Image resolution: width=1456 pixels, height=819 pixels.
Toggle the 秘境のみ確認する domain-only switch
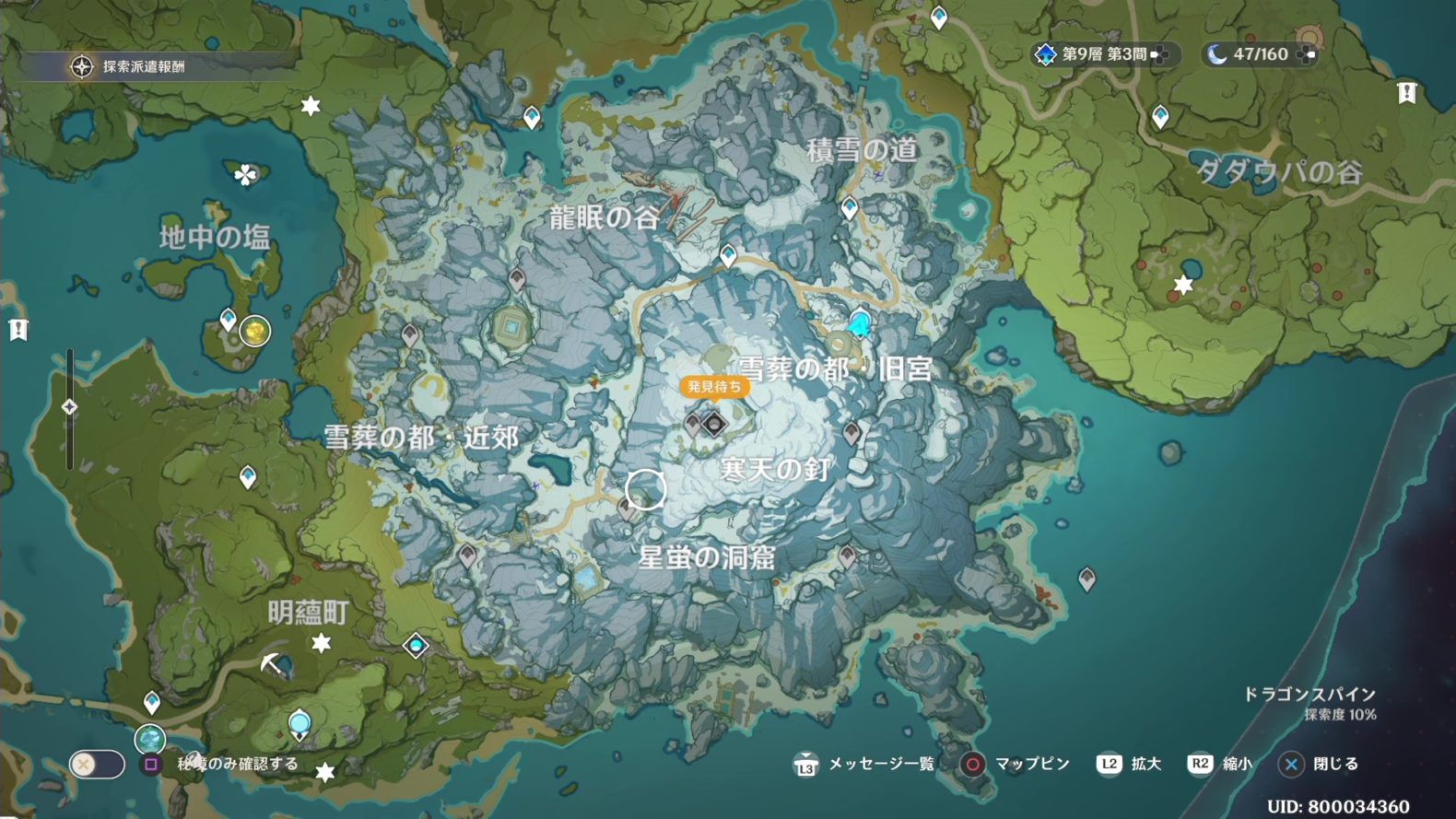[98, 764]
